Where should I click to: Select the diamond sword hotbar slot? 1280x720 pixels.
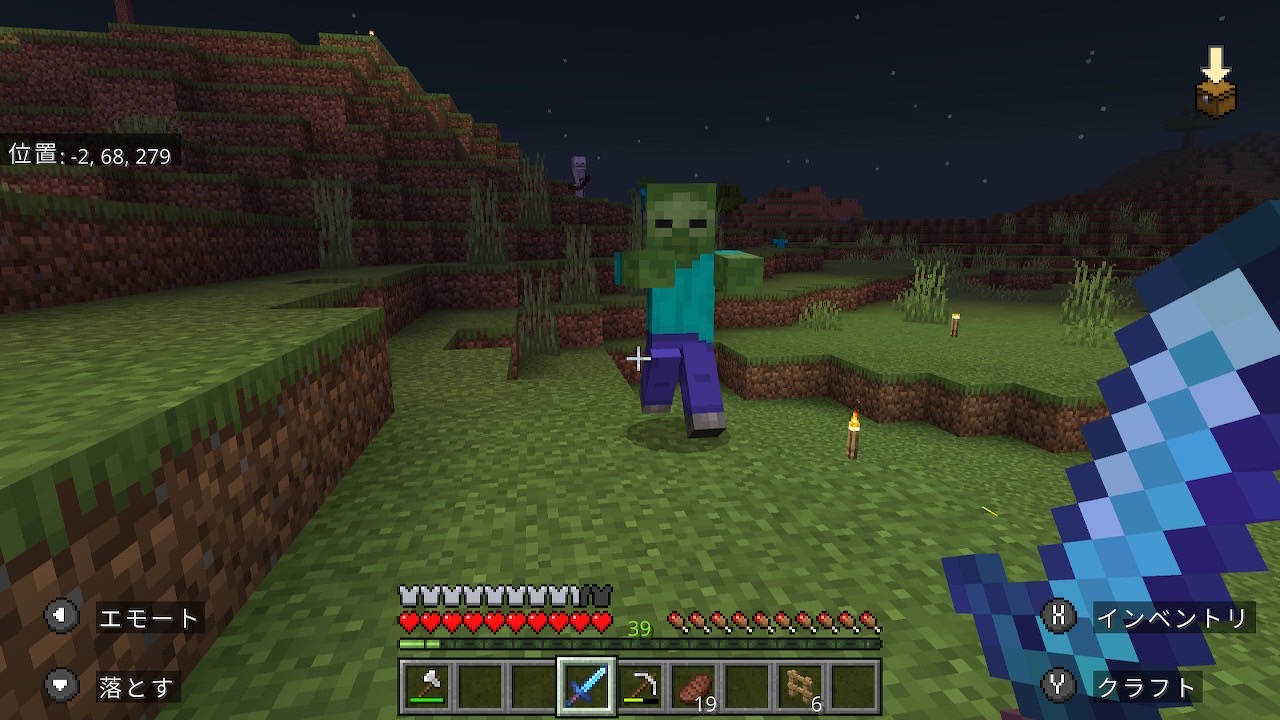(586, 686)
